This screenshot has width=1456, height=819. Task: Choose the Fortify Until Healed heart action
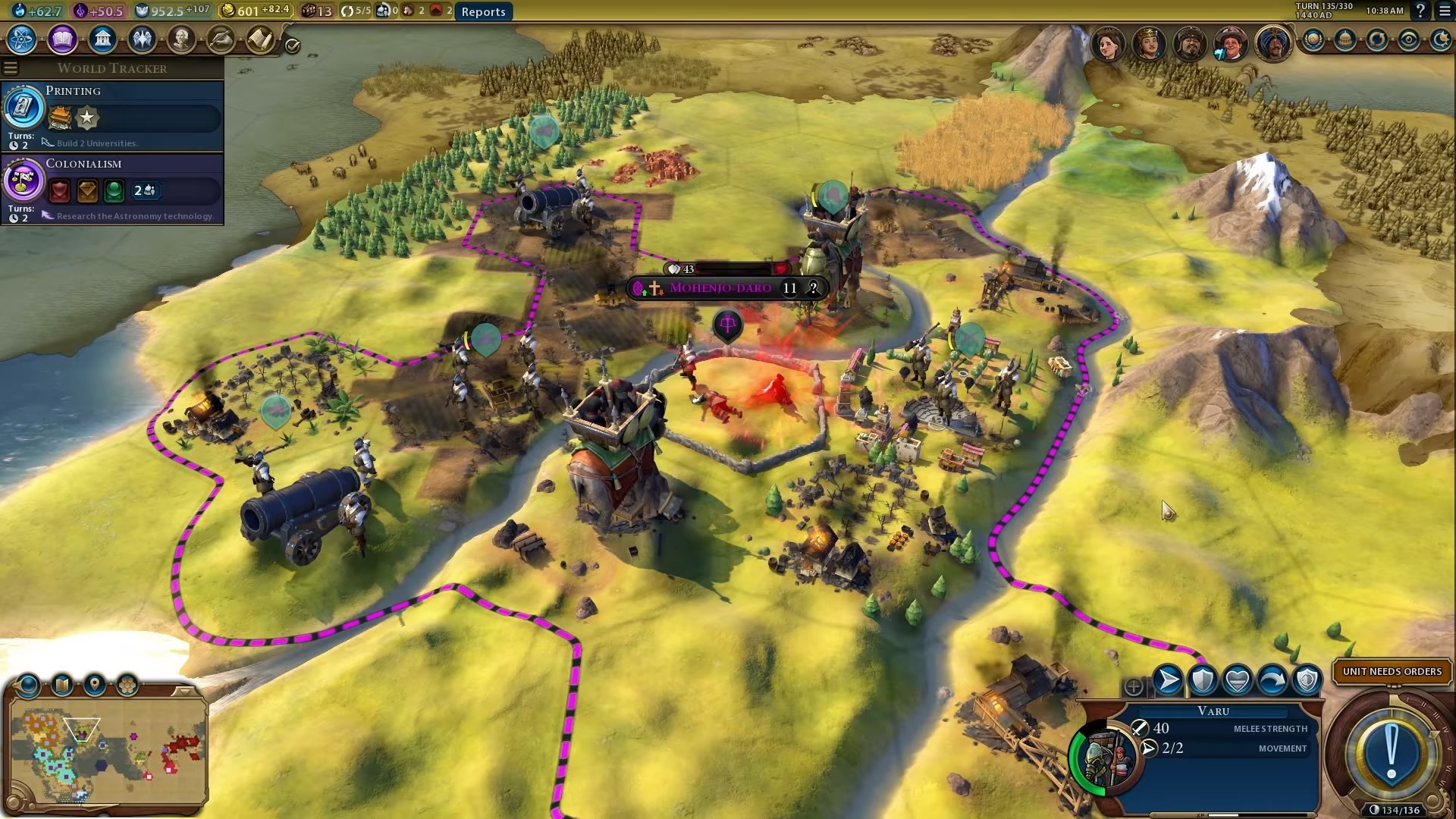[x=1238, y=680]
